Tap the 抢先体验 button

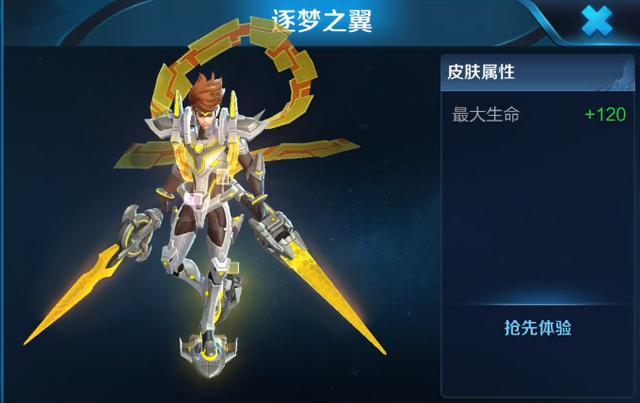(538, 328)
